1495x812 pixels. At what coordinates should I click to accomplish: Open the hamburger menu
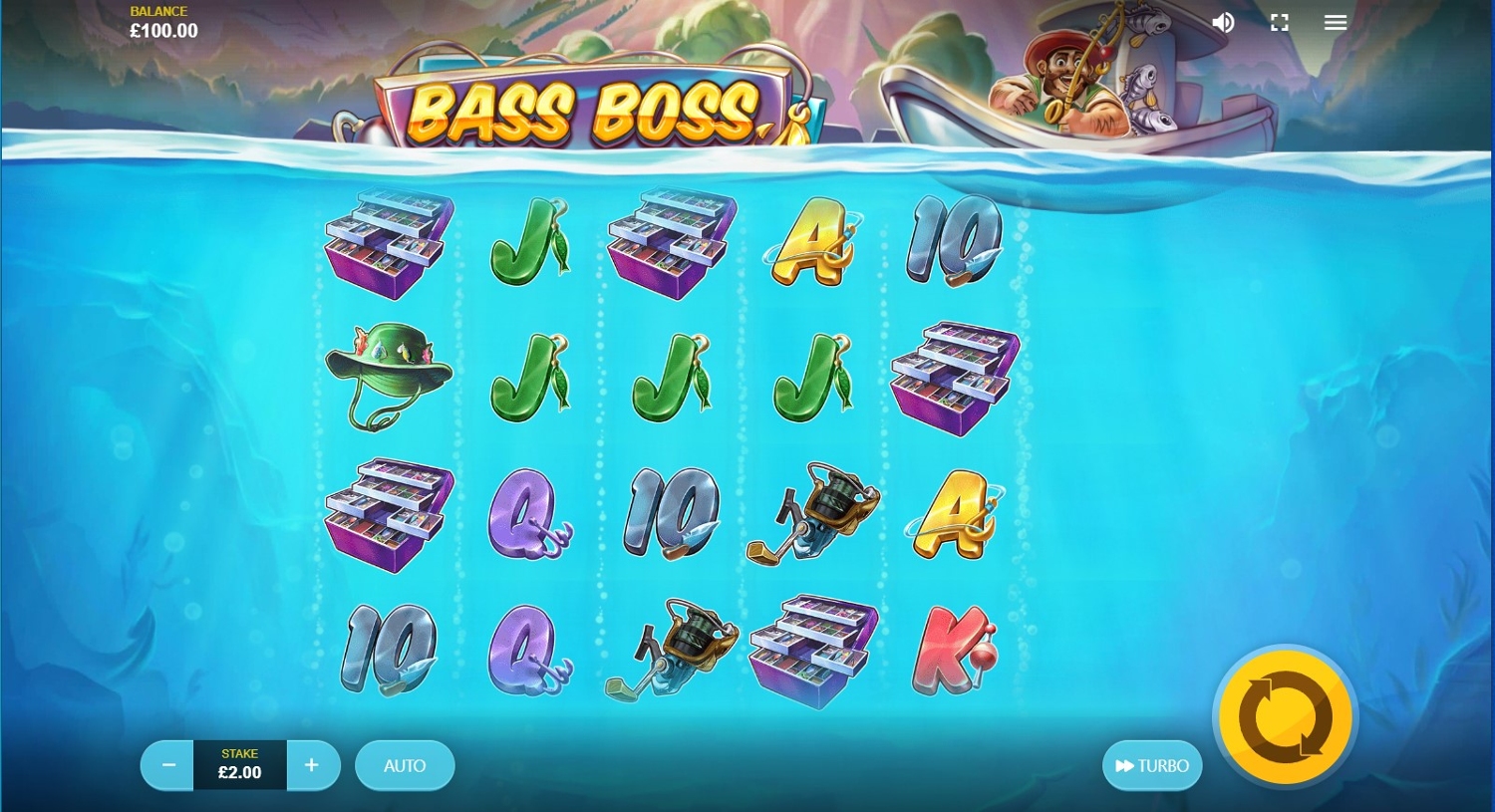click(1336, 23)
